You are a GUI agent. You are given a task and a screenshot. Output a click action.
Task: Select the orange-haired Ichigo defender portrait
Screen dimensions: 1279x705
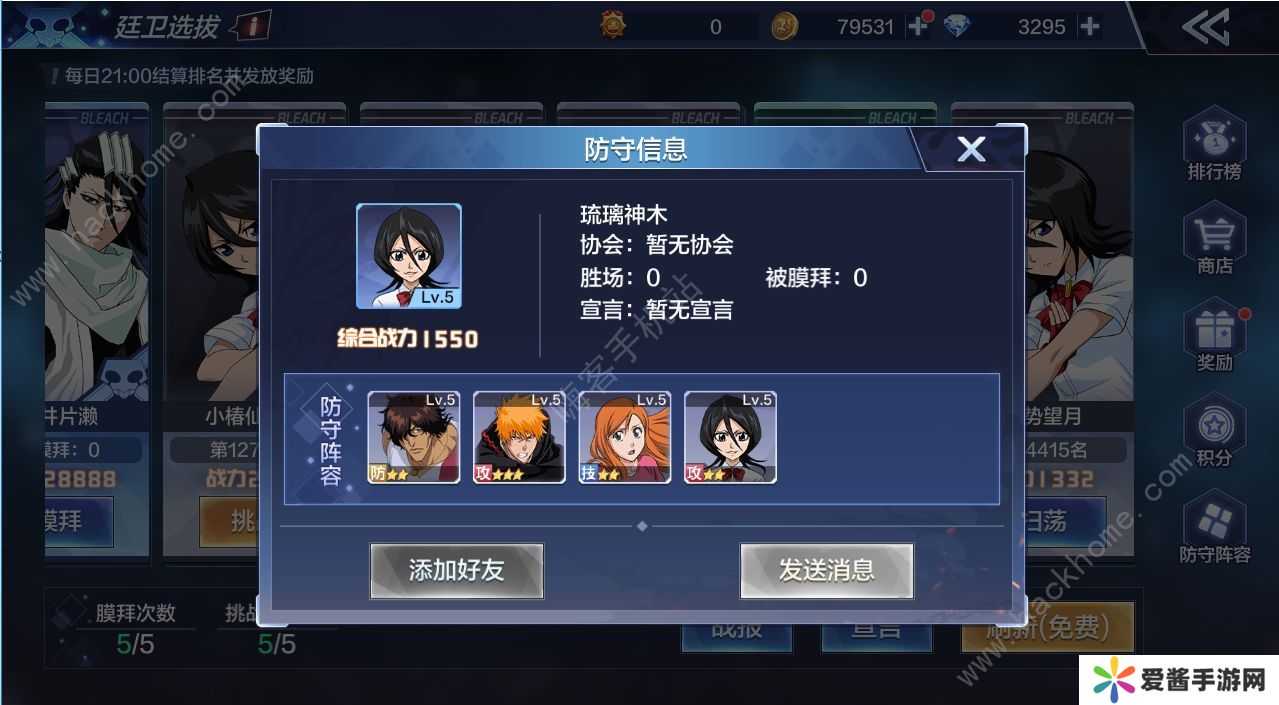519,437
